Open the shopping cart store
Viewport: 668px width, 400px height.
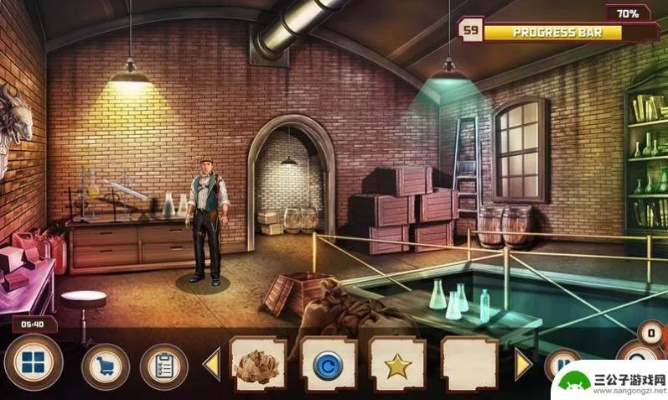(104, 366)
